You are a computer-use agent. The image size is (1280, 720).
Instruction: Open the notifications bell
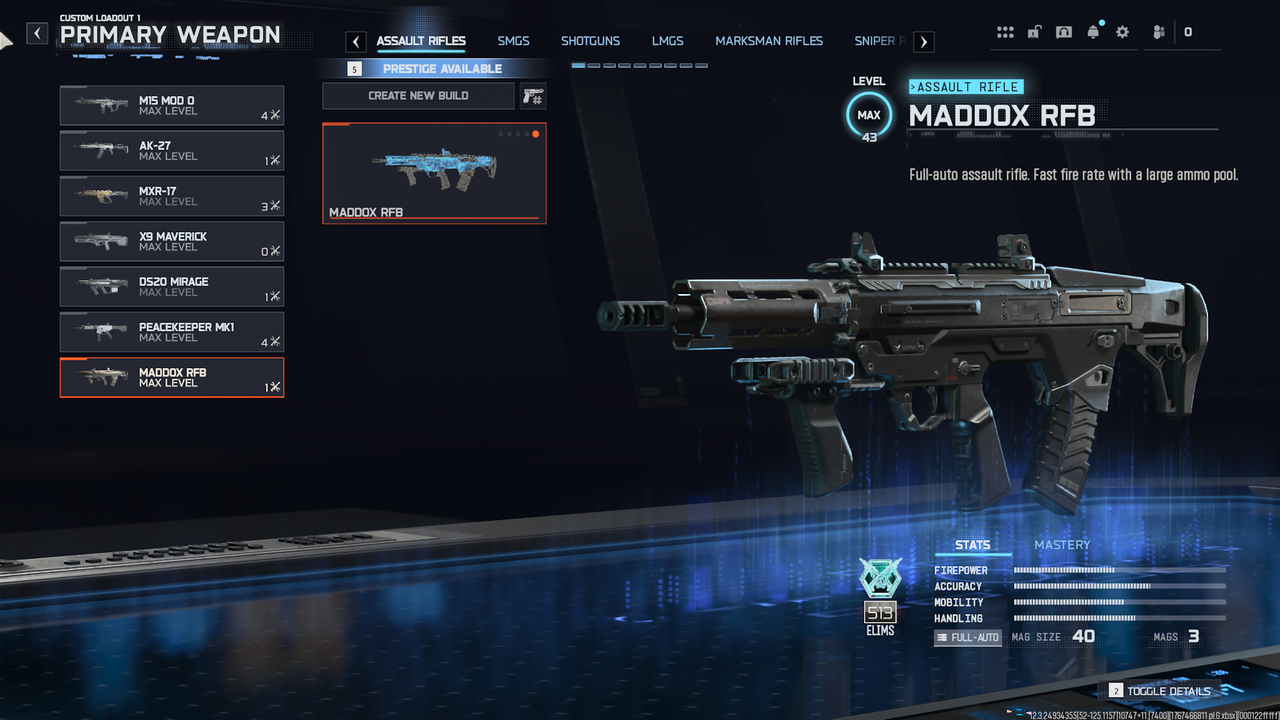coord(1093,32)
